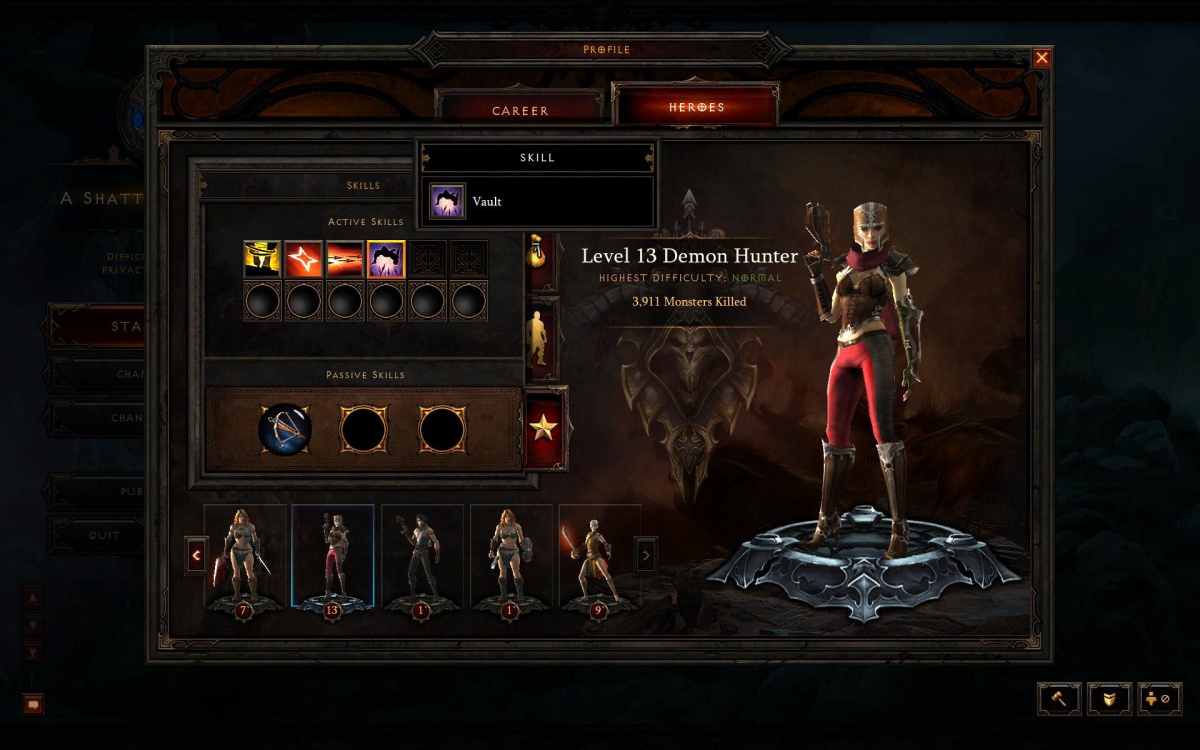
Task: Open the gold shield banner button
Action: [x=1109, y=698]
